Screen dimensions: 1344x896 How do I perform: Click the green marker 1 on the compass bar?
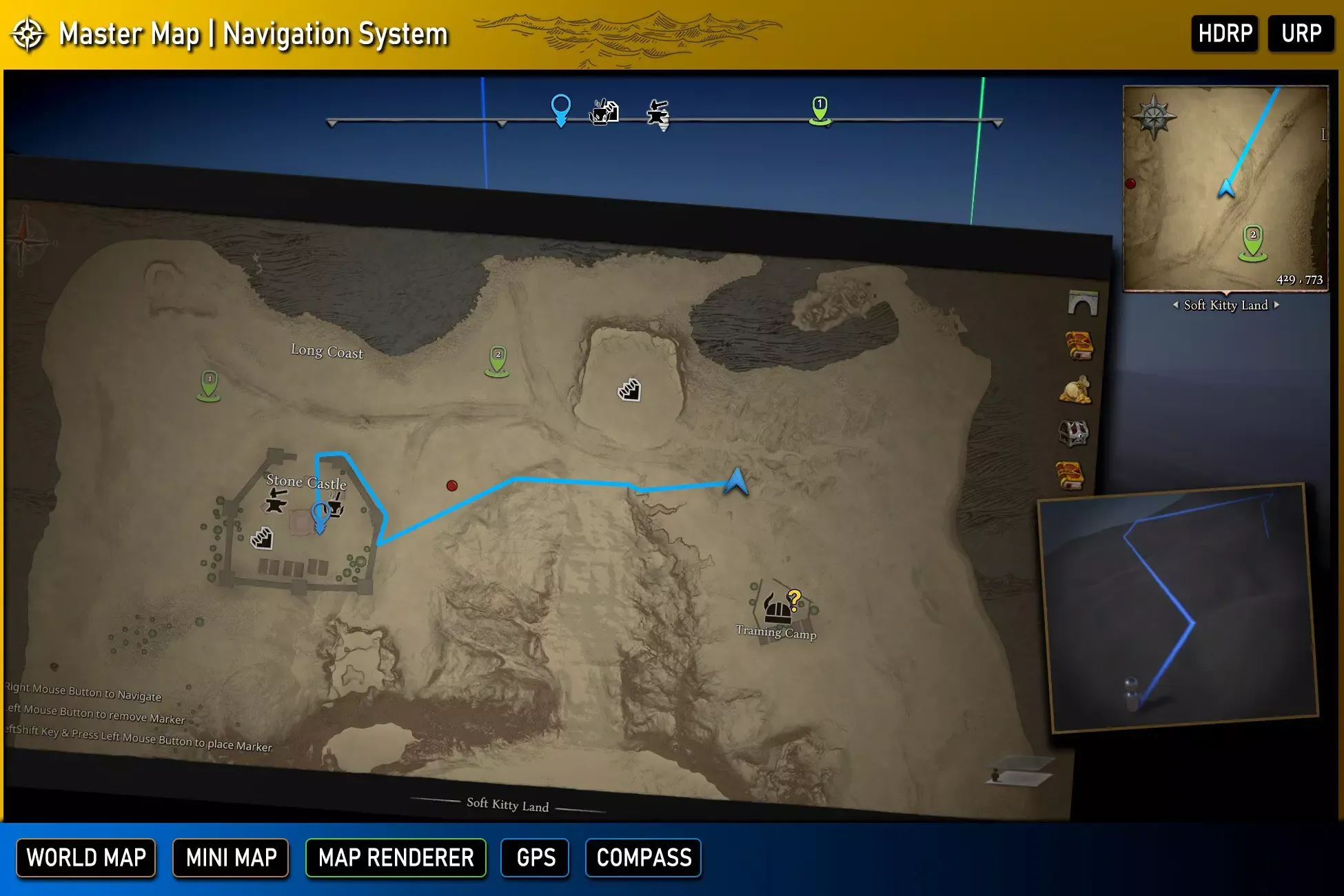click(x=819, y=110)
